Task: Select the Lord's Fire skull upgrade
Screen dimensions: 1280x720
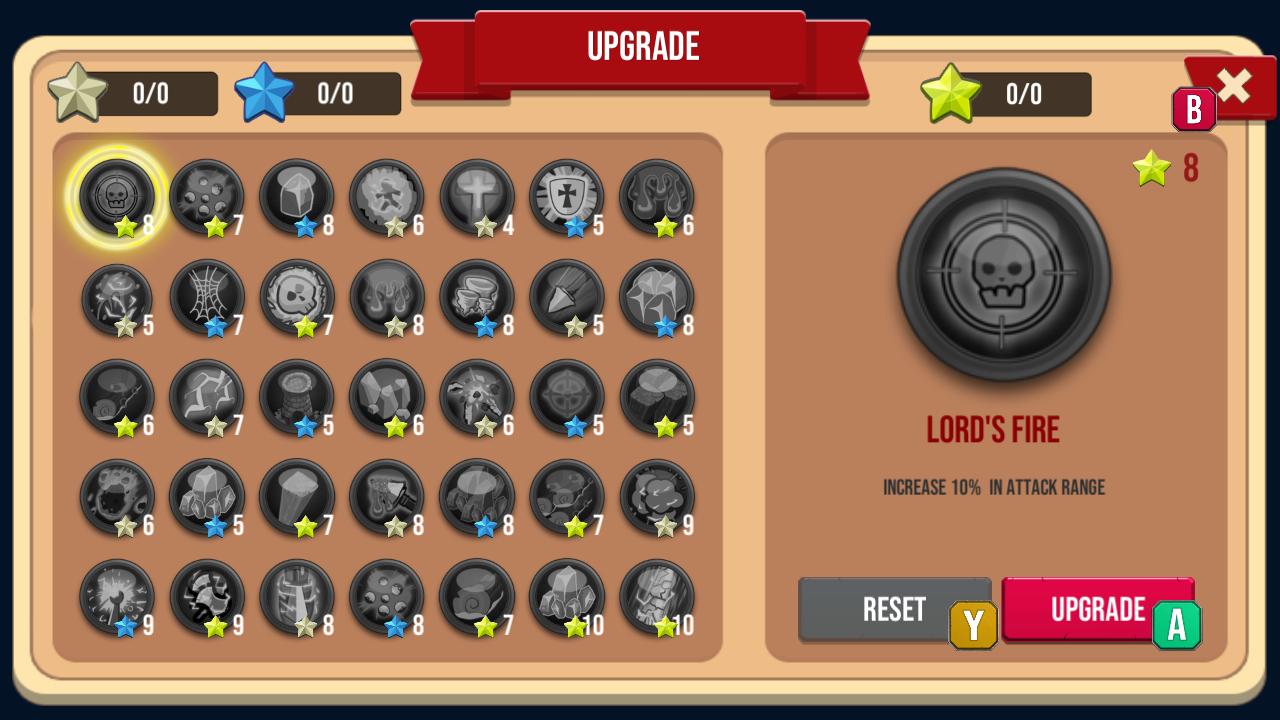Action: pos(117,198)
